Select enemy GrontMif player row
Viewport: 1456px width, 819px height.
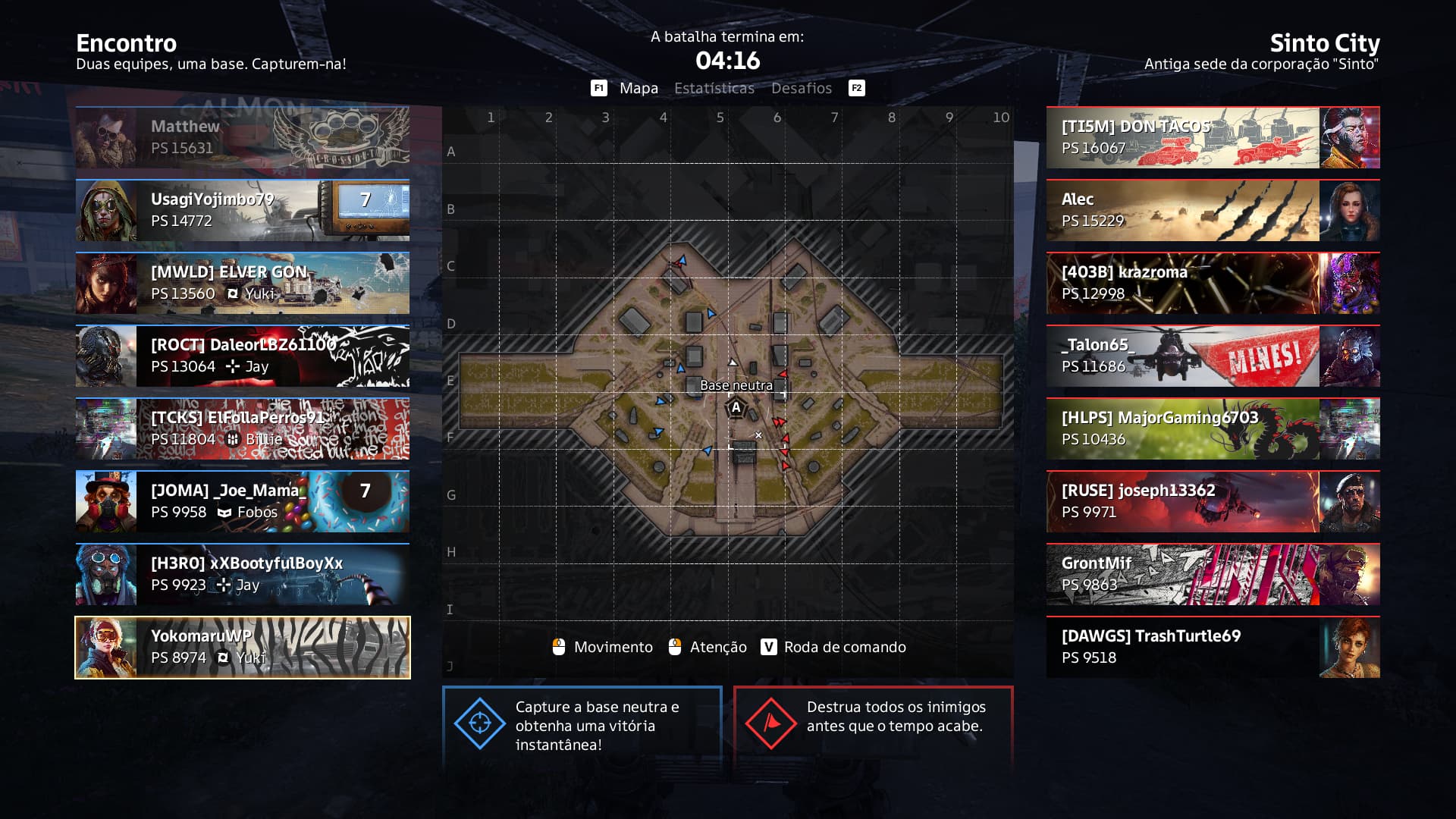tap(1213, 574)
